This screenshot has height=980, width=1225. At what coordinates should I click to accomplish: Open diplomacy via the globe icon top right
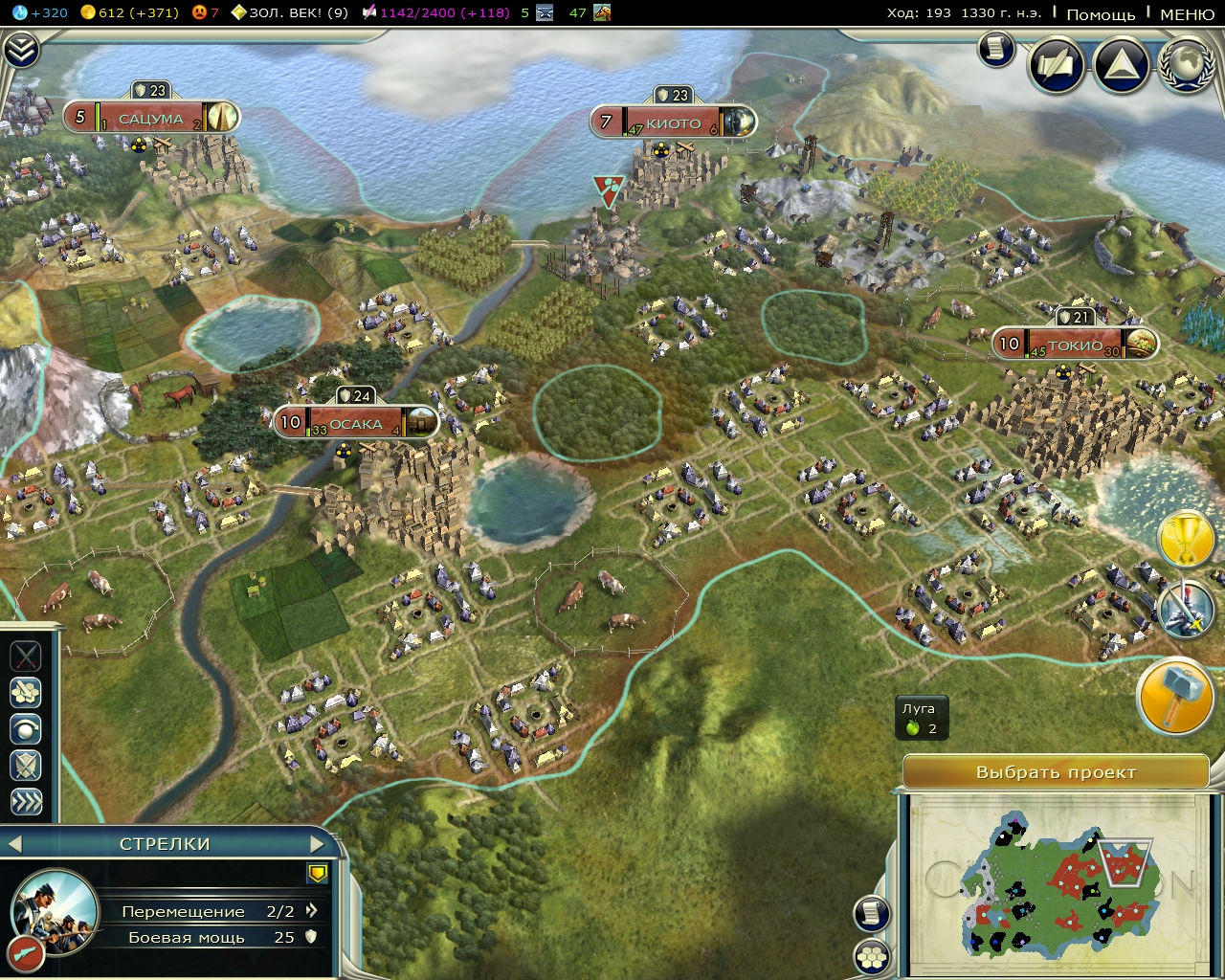(x=1185, y=67)
